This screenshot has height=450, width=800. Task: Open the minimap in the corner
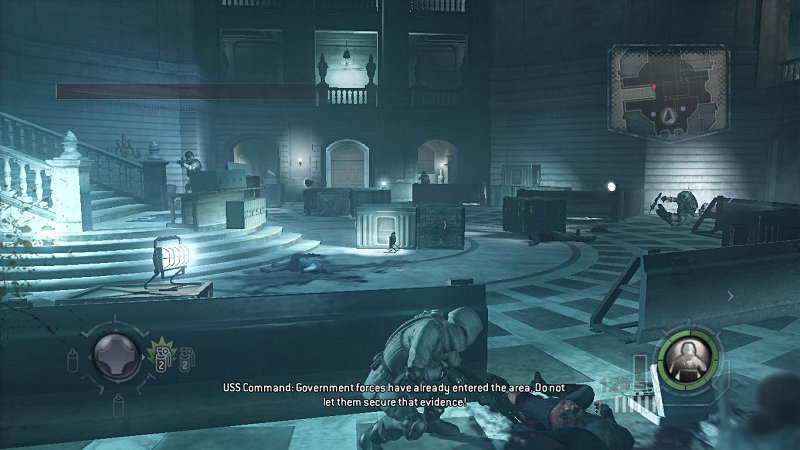click(667, 91)
